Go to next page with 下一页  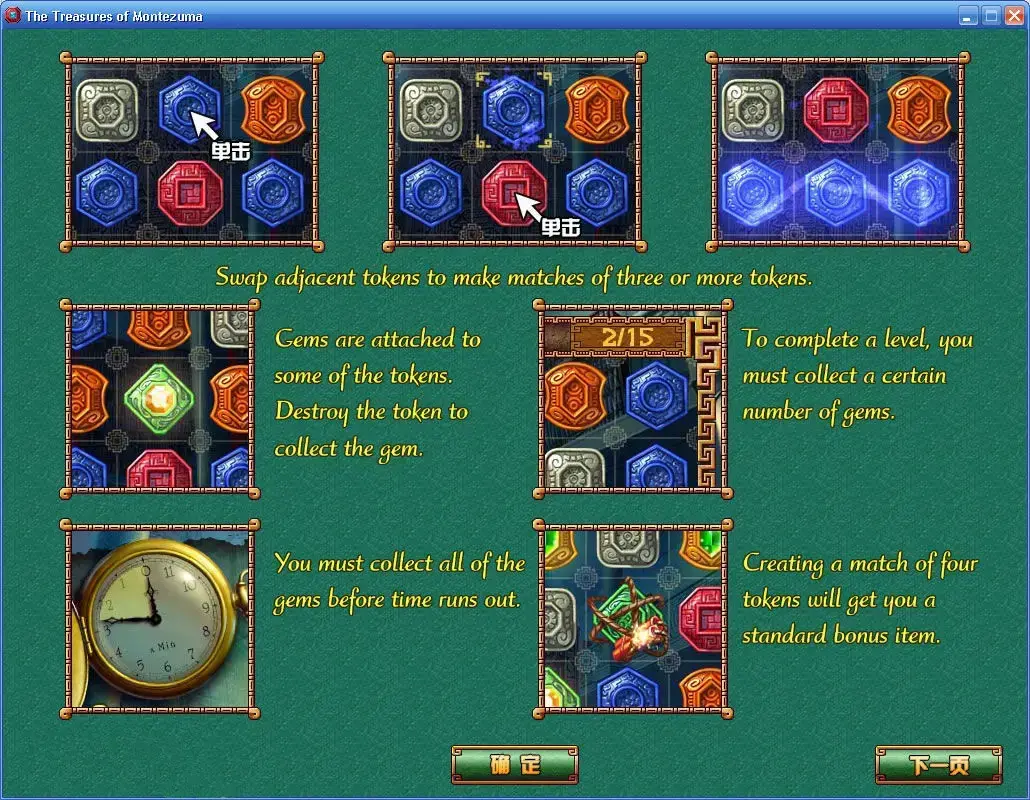[938, 765]
